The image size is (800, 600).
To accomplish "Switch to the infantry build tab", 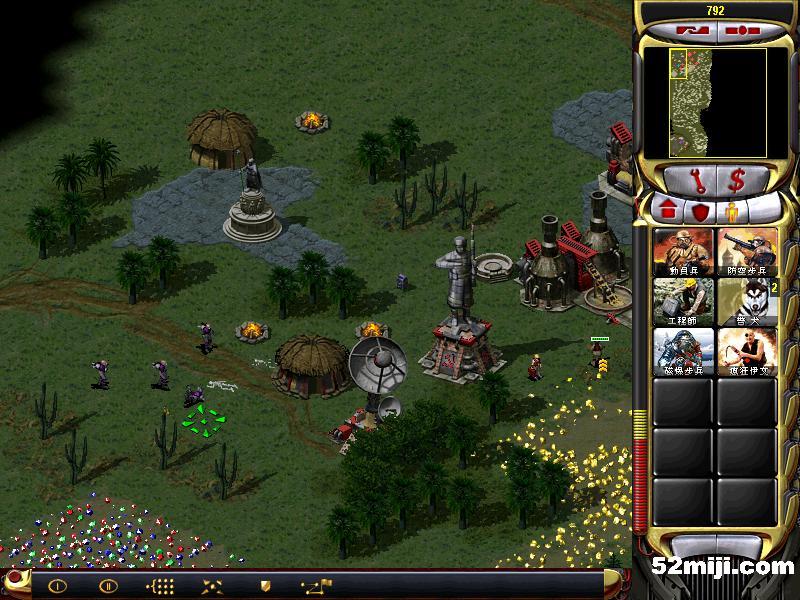I will 733,212.
